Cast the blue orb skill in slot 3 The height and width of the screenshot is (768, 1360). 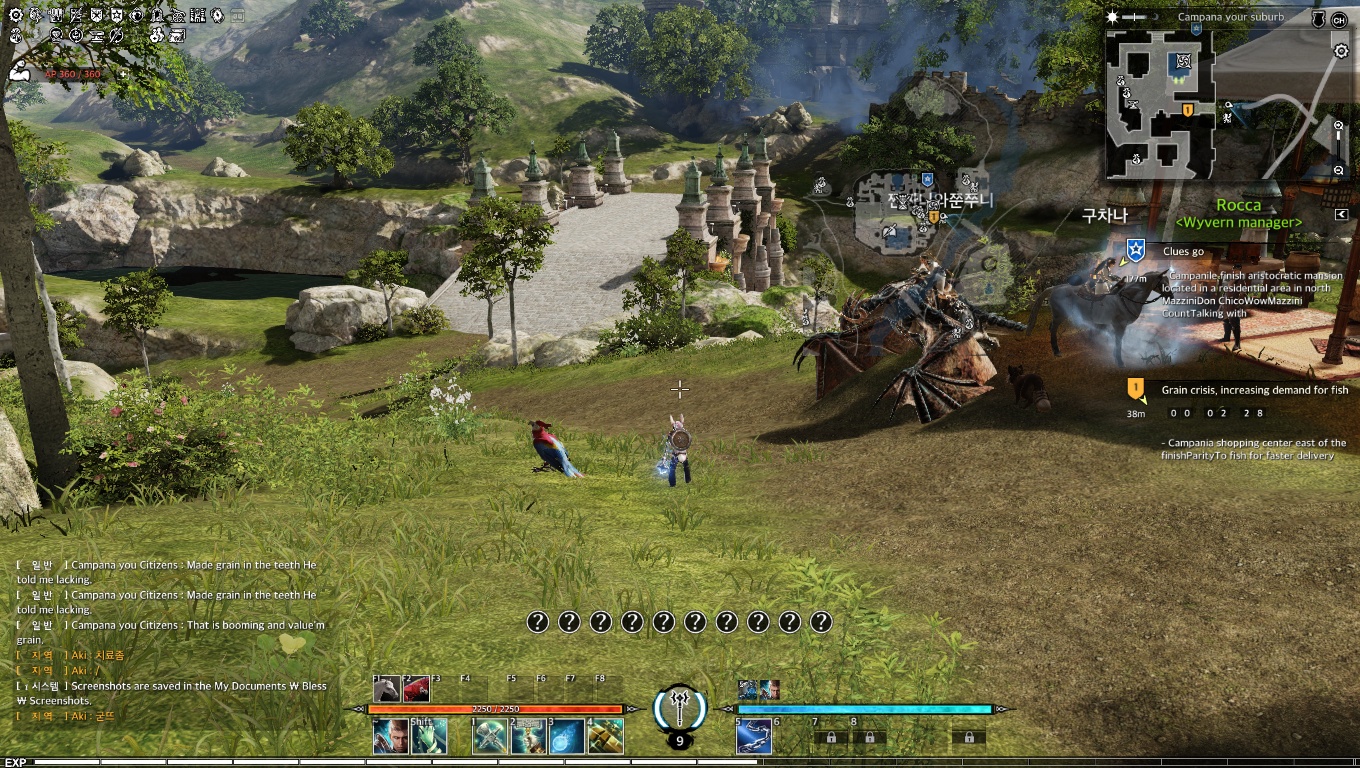click(567, 737)
